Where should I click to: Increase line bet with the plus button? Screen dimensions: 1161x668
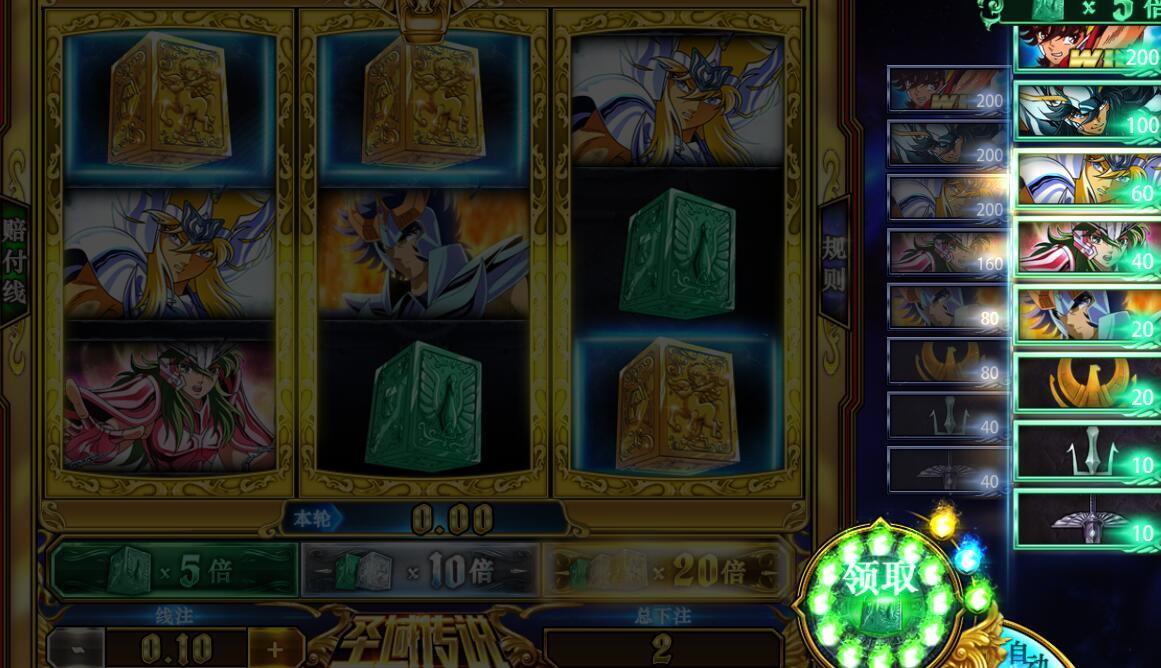pos(273,648)
